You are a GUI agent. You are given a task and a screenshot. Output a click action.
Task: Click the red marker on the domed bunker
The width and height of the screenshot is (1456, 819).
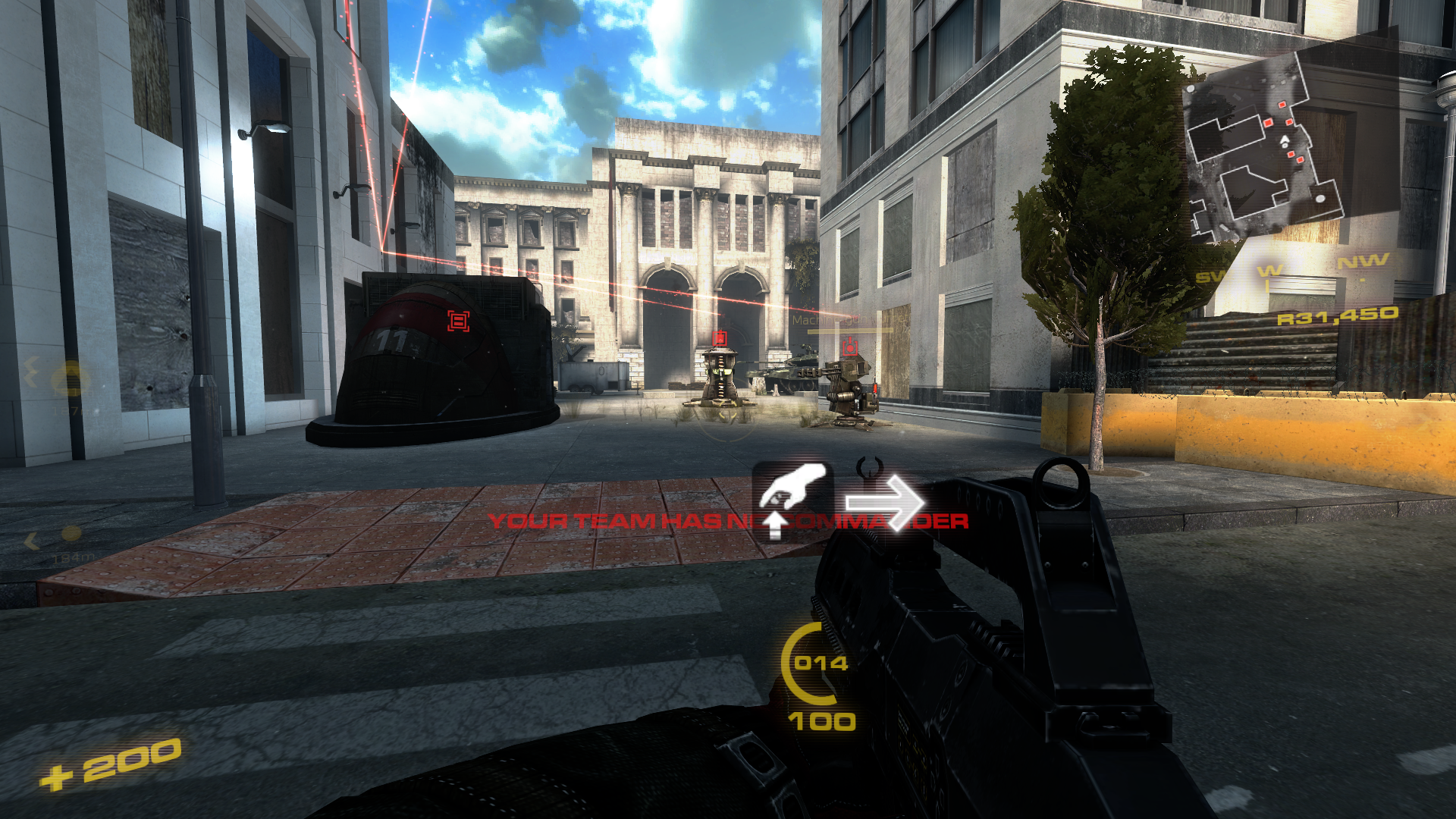(x=458, y=321)
